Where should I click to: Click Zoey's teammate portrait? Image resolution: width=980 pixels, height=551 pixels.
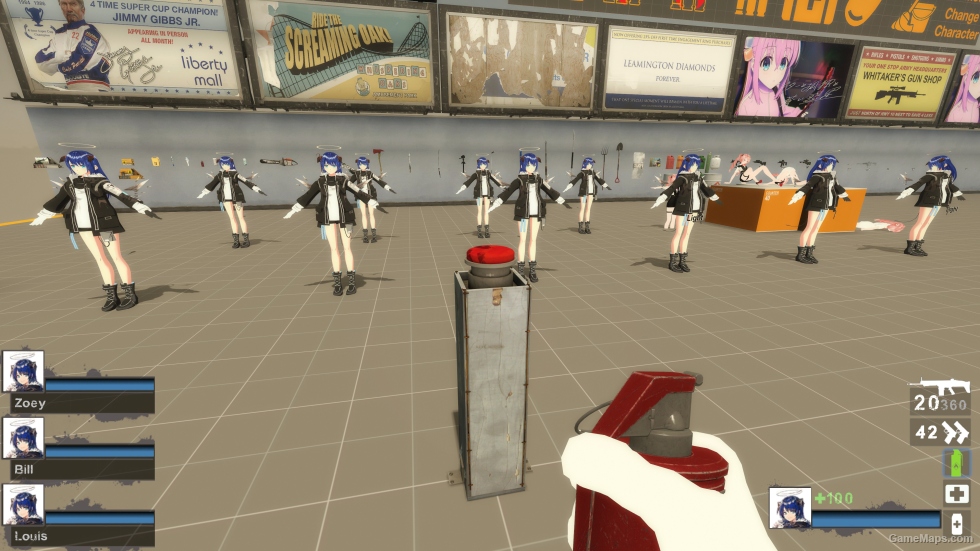[x=23, y=371]
